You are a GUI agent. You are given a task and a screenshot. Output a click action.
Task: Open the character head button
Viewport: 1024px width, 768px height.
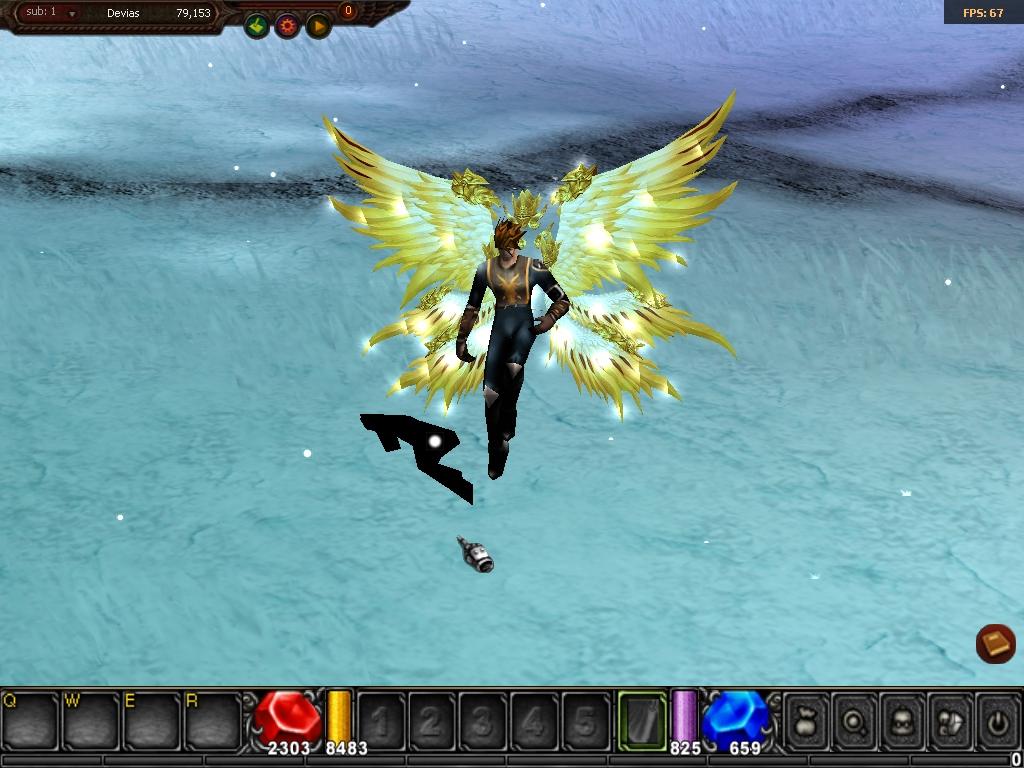point(903,720)
